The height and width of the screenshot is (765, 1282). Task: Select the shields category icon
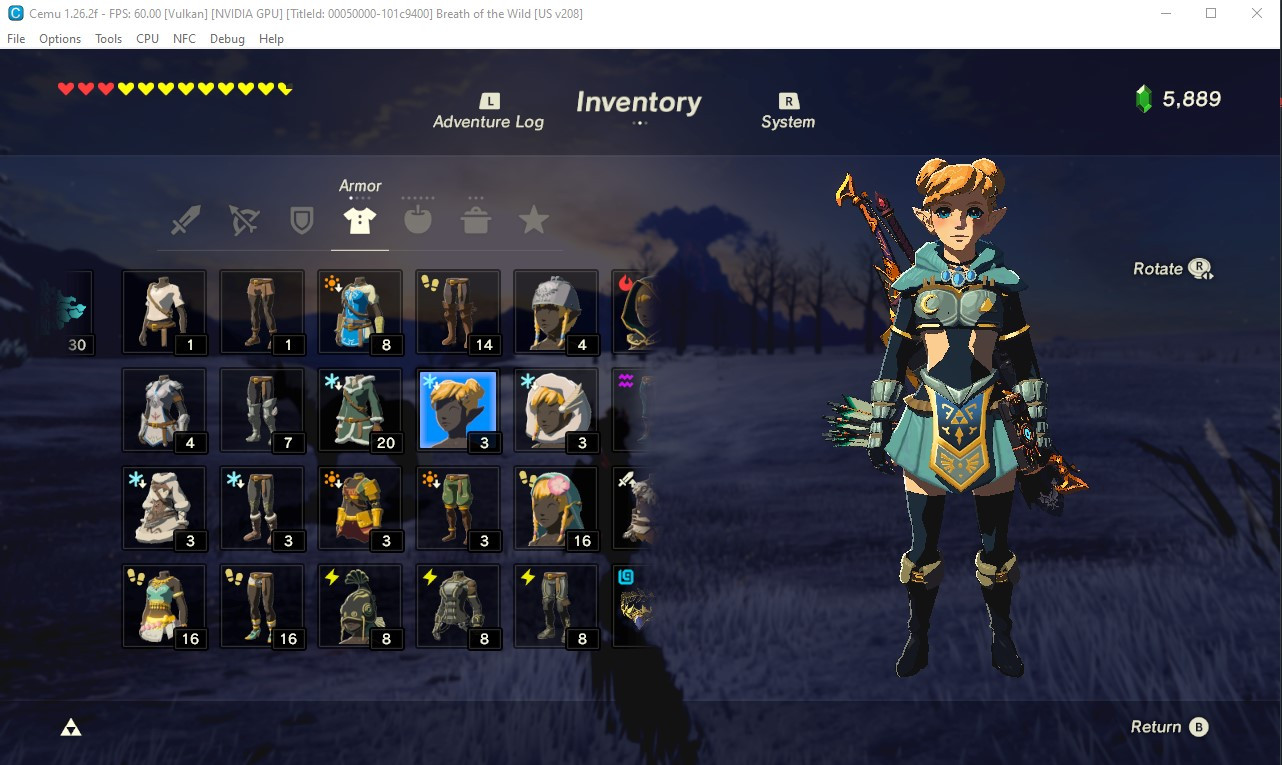click(x=301, y=220)
